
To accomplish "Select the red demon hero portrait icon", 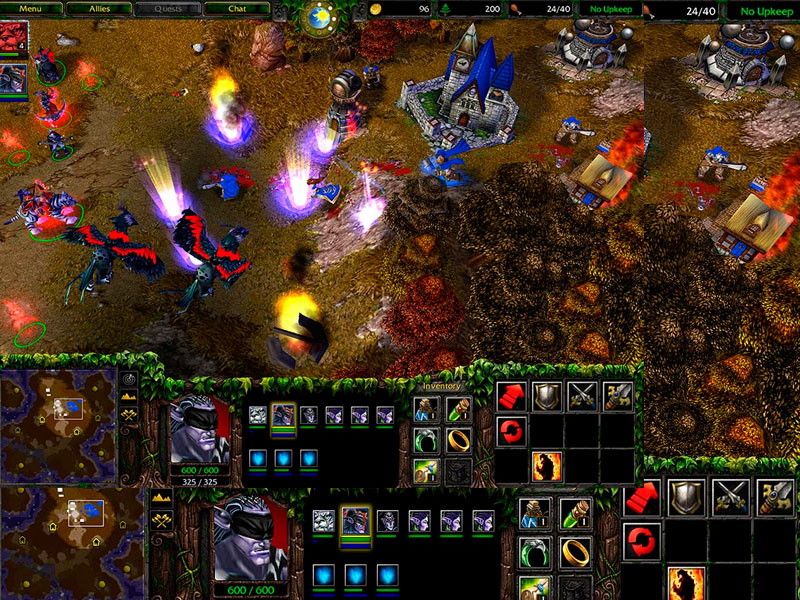I will pyautogui.click(x=13, y=38).
